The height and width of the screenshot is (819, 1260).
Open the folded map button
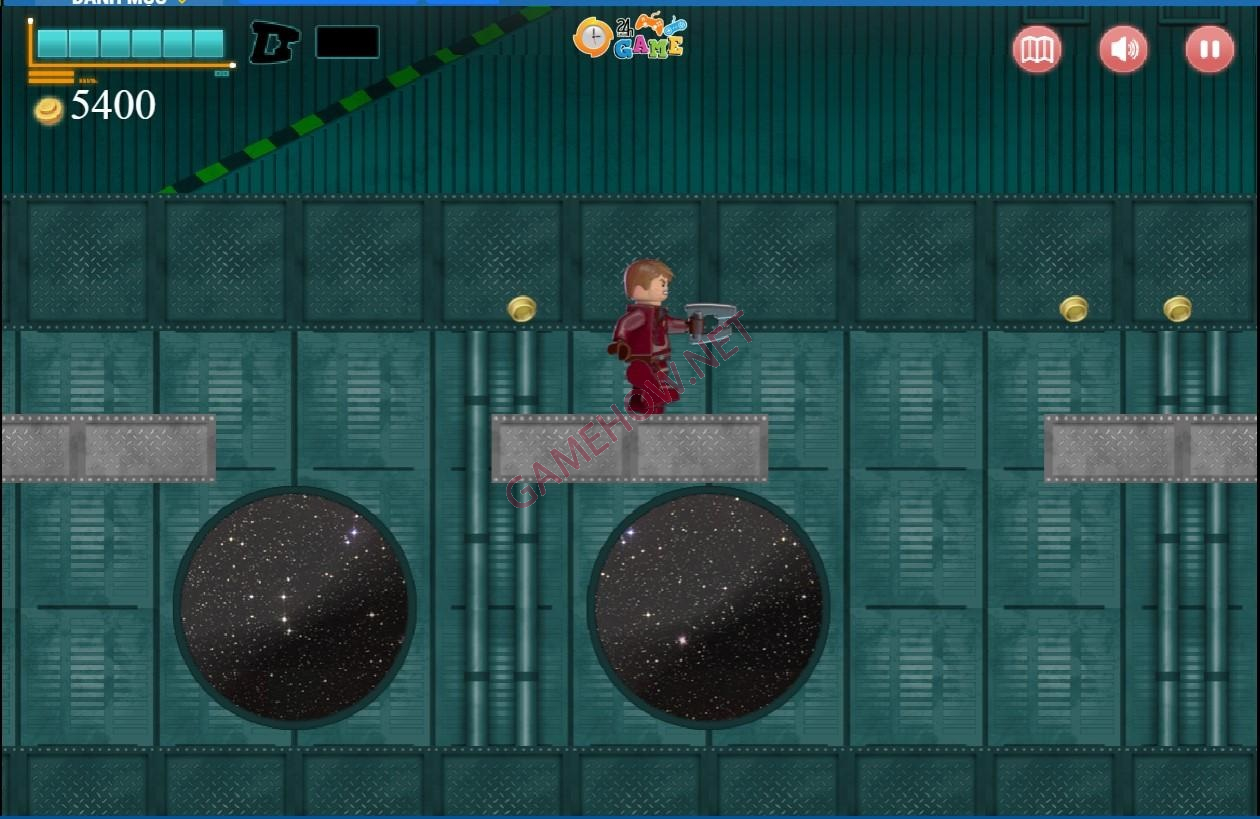click(x=1036, y=50)
